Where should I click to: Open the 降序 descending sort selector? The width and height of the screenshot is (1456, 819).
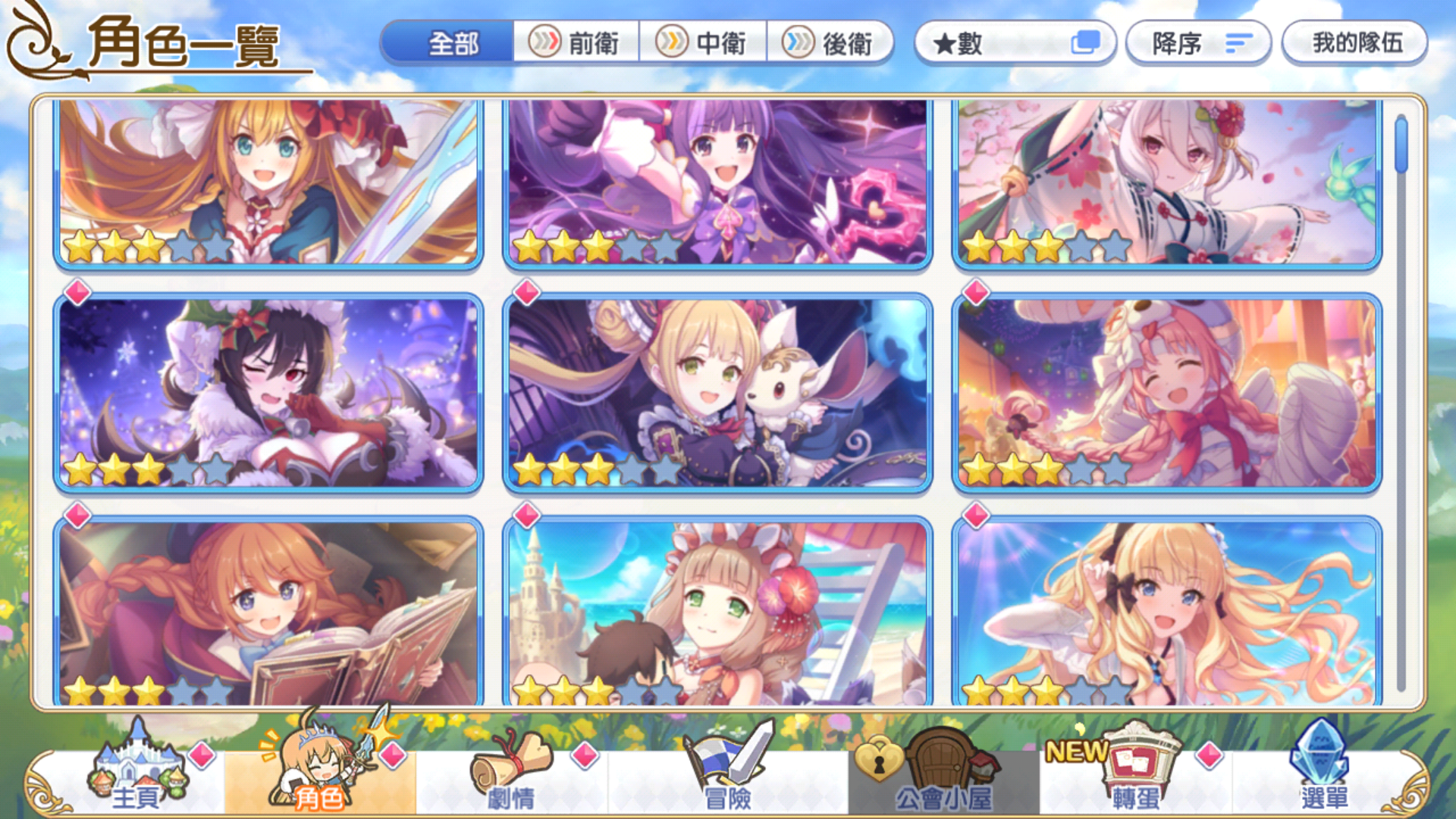(1197, 43)
